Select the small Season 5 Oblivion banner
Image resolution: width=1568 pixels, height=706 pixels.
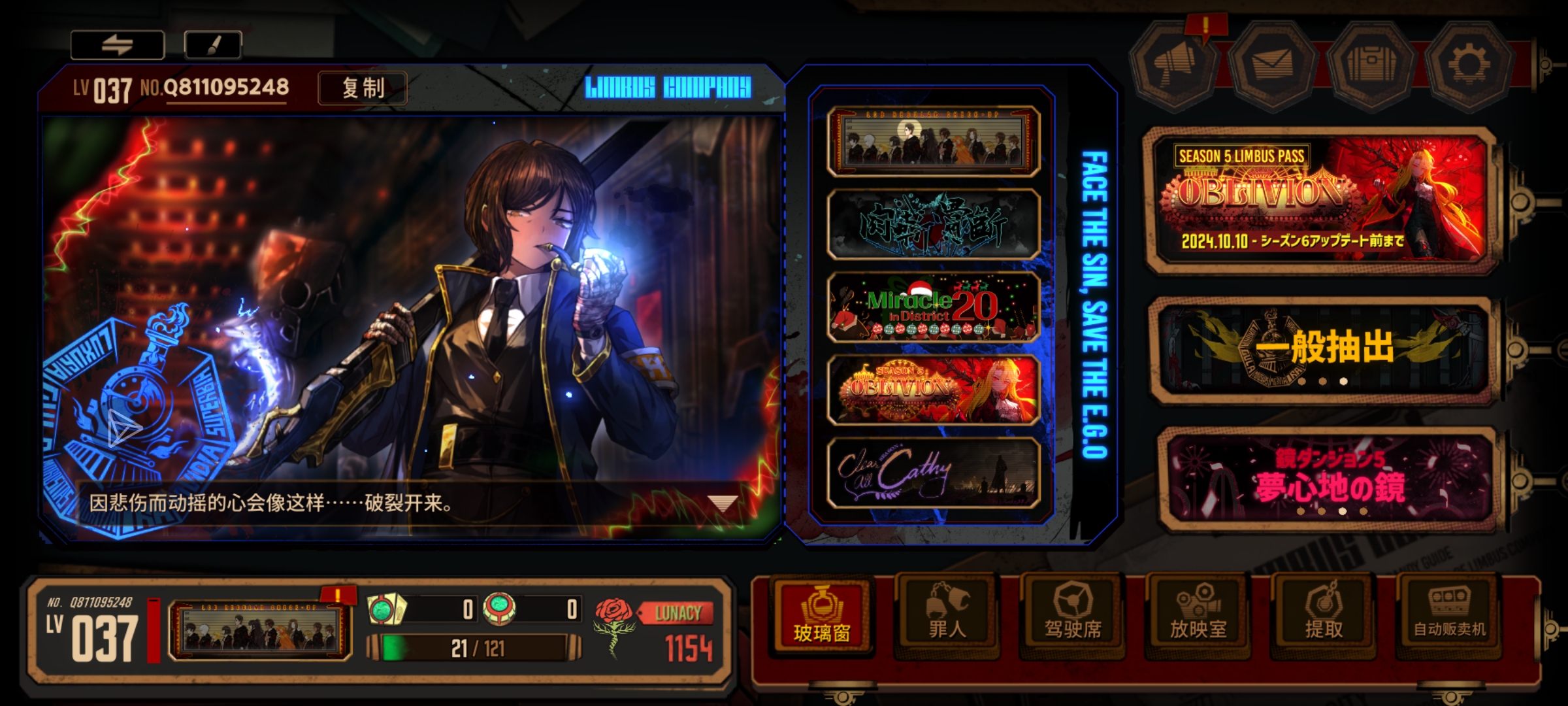pos(933,390)
